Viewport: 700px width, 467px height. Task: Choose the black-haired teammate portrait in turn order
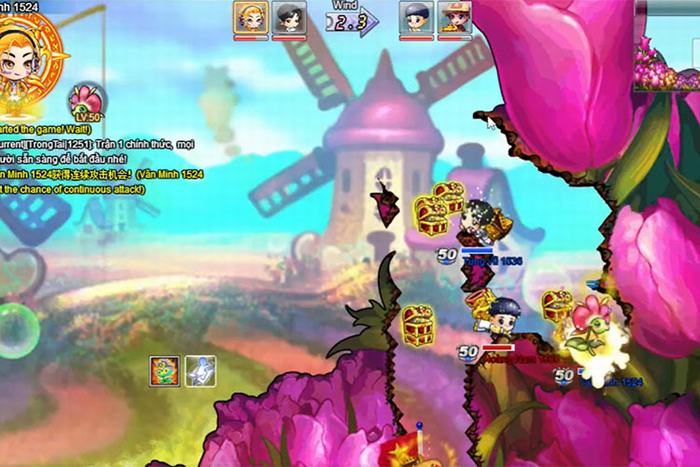pyautogui.click(x=289, y=18)
